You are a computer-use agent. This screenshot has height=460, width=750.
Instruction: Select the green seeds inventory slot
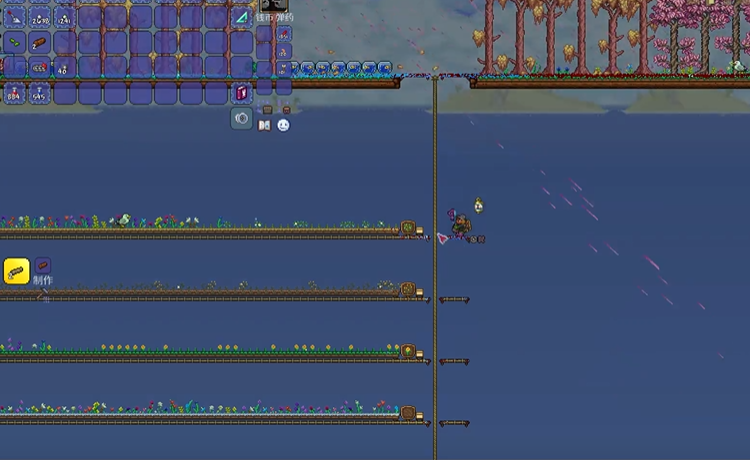(x=15, y=43)
